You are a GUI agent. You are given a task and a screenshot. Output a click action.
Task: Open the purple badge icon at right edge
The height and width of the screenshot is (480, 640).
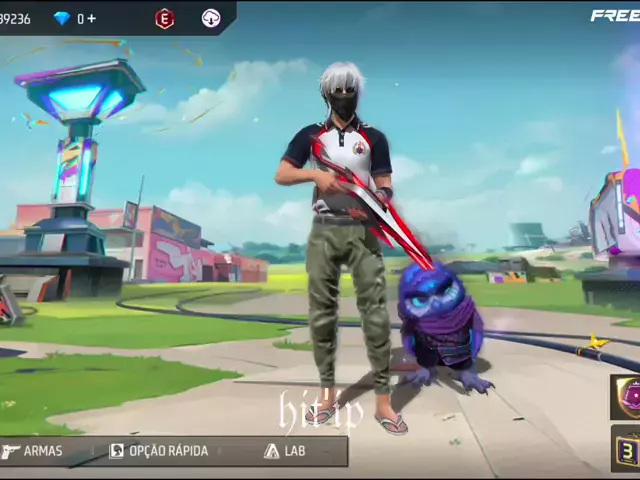click(629, 395)
